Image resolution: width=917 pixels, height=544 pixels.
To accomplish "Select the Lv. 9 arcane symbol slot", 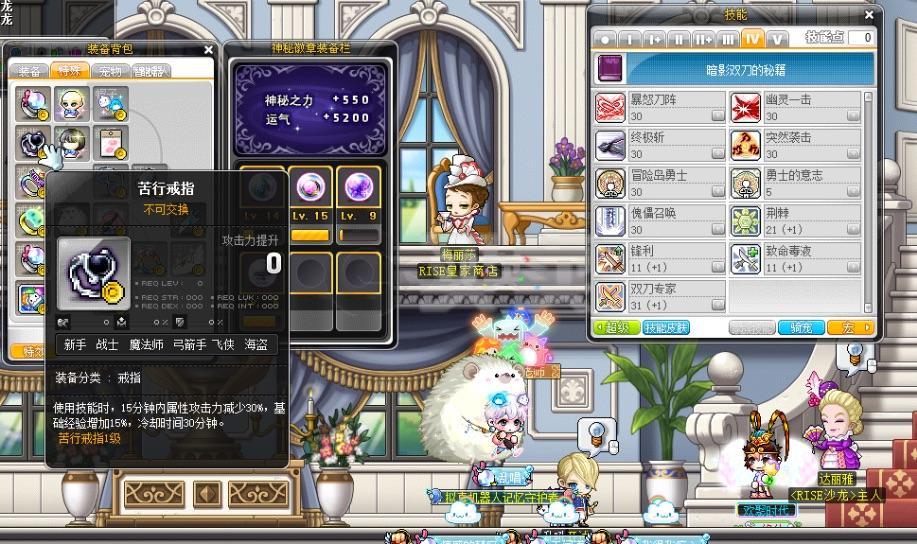I will pos(358,189).
